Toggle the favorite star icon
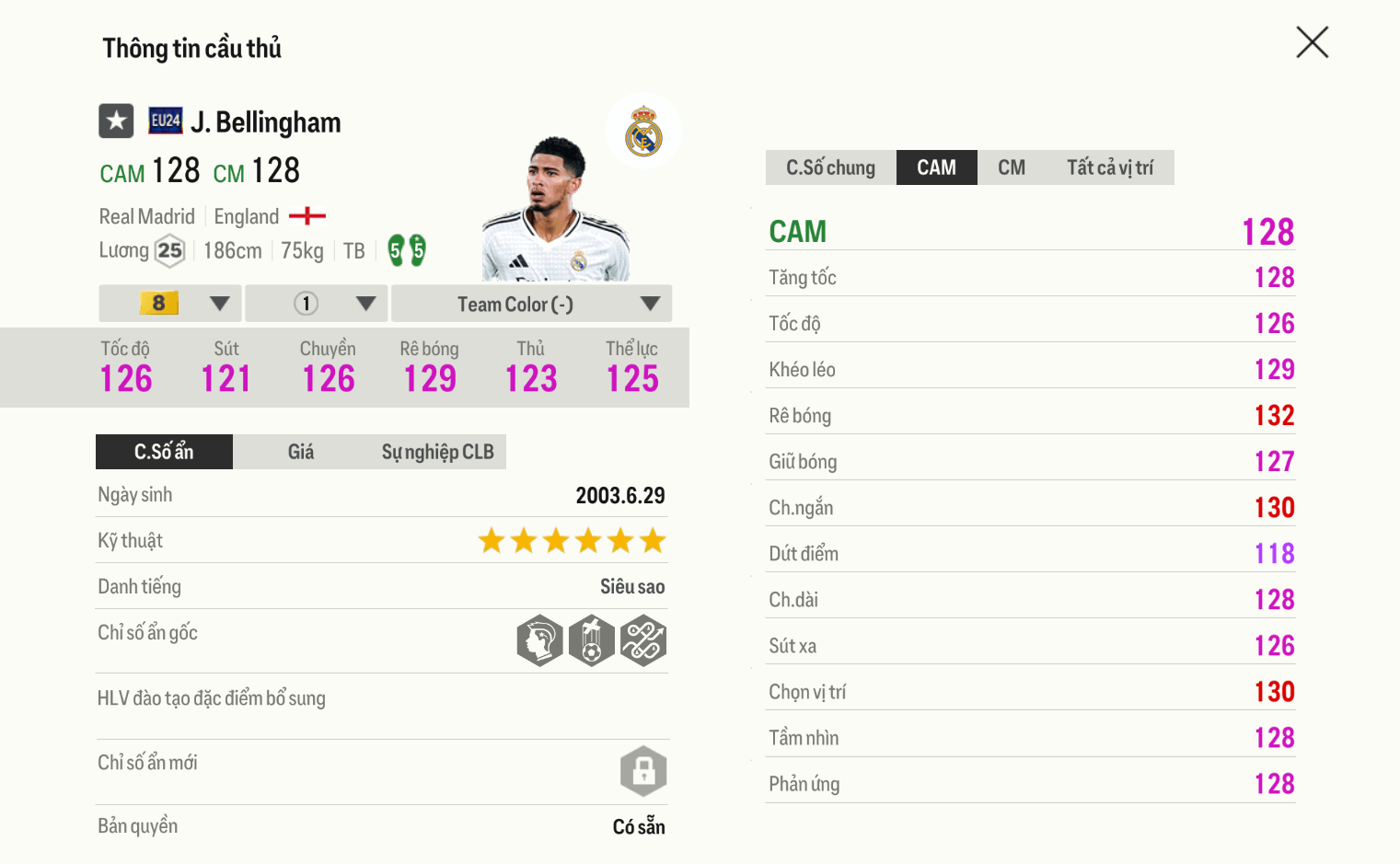Image resolution: width=1400 pixels, height=864 pixels. tap(116, 121)
